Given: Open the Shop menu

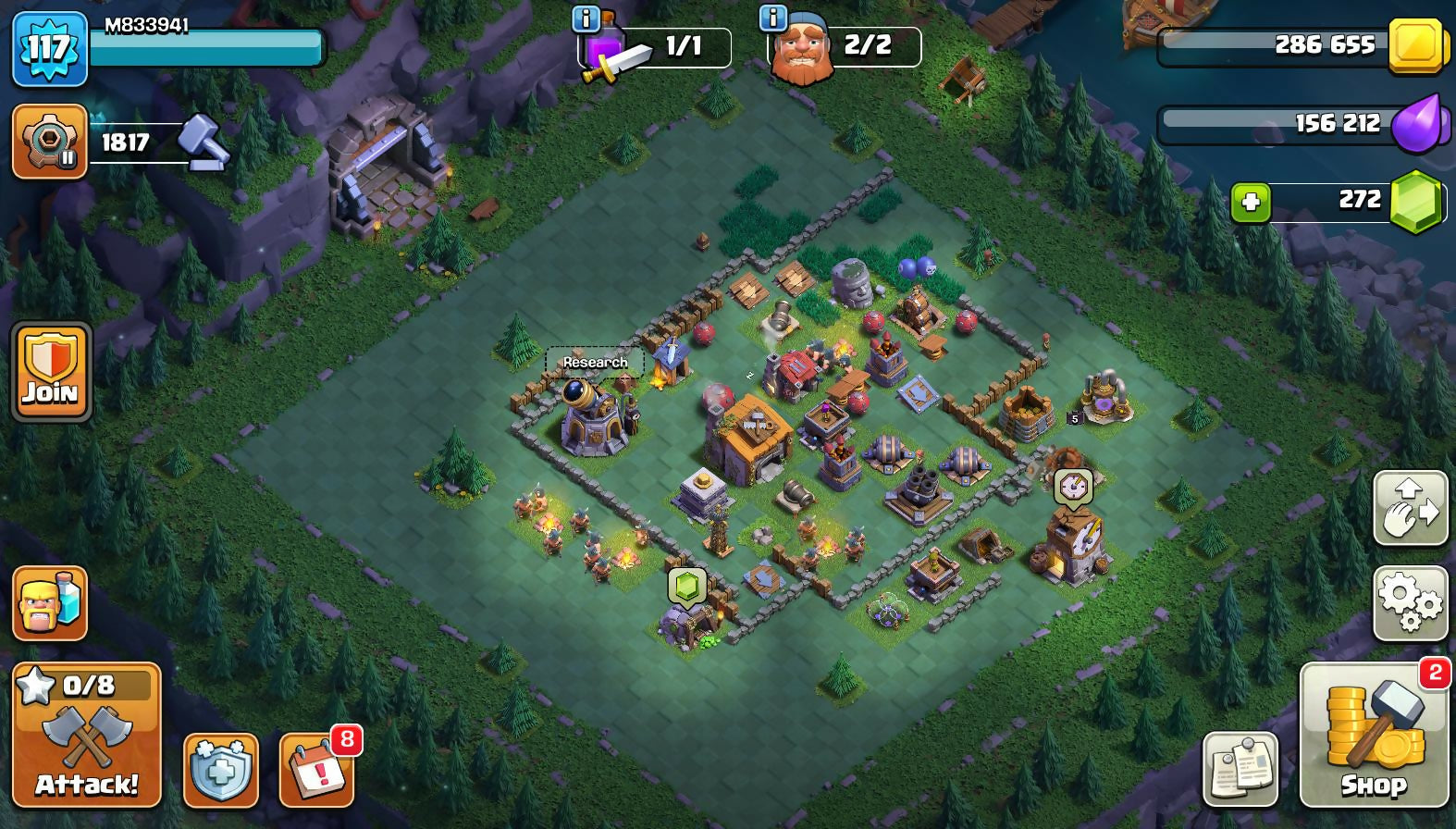Looking at the screenshot, I should (x=1374, y=736).
